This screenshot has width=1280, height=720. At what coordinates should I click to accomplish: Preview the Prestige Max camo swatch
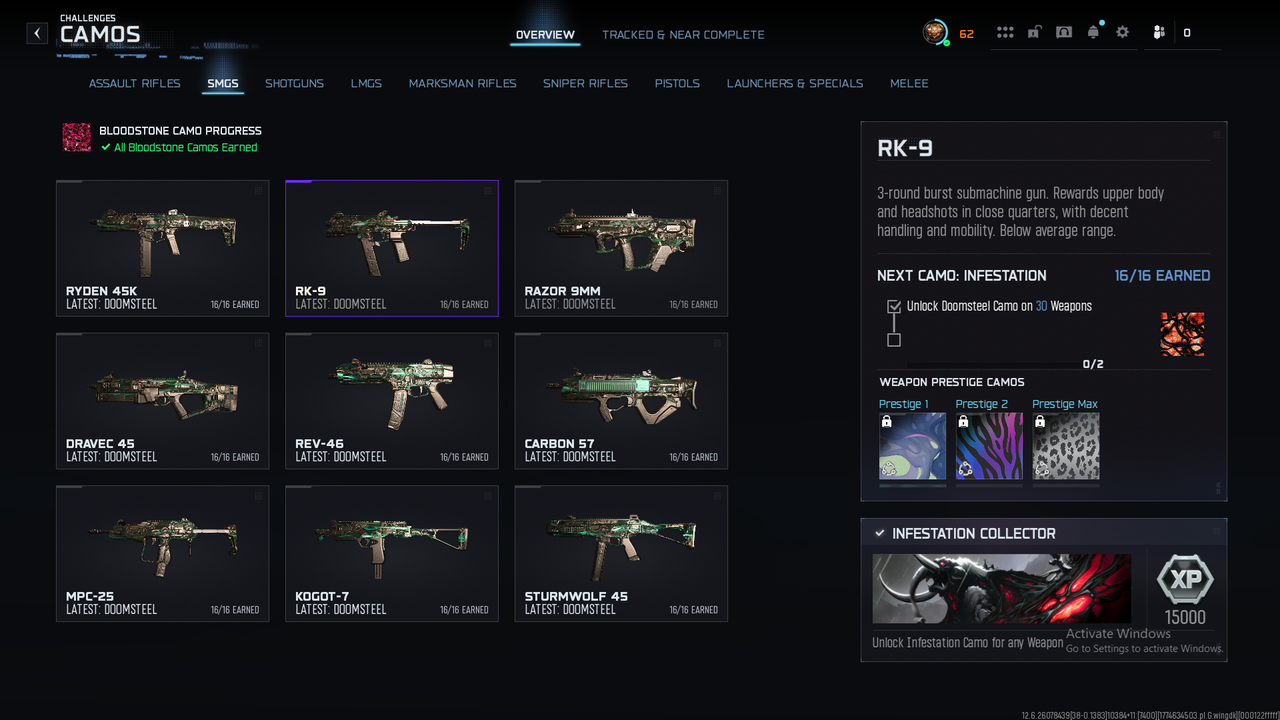(1066, 446)
